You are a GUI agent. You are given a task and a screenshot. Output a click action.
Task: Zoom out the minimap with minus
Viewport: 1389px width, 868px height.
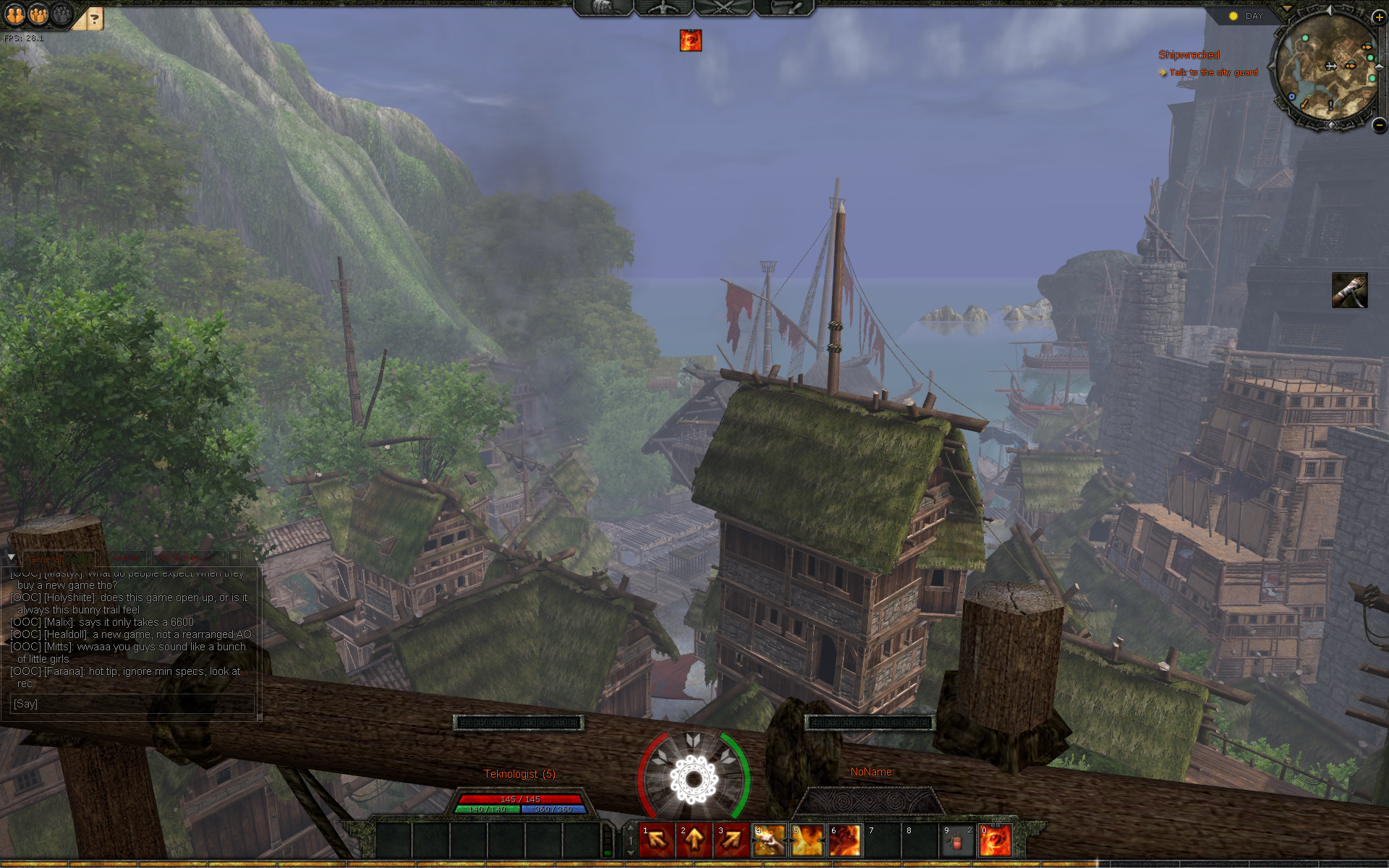(1379, 125)
